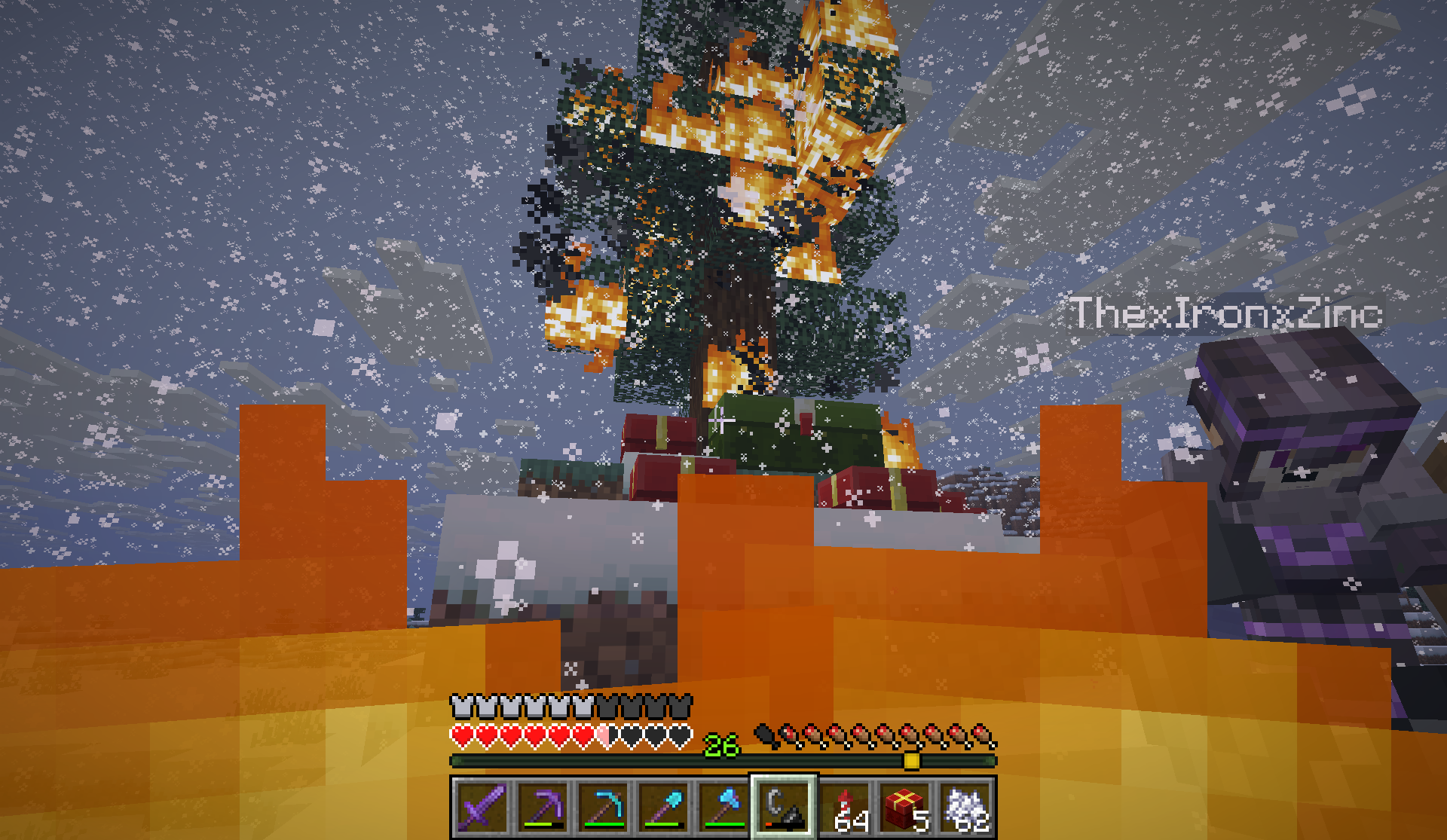Screen dimensions: 1447x840
Task: Select the enchanted netherite sword slot
Action: [x=482, y=808]
